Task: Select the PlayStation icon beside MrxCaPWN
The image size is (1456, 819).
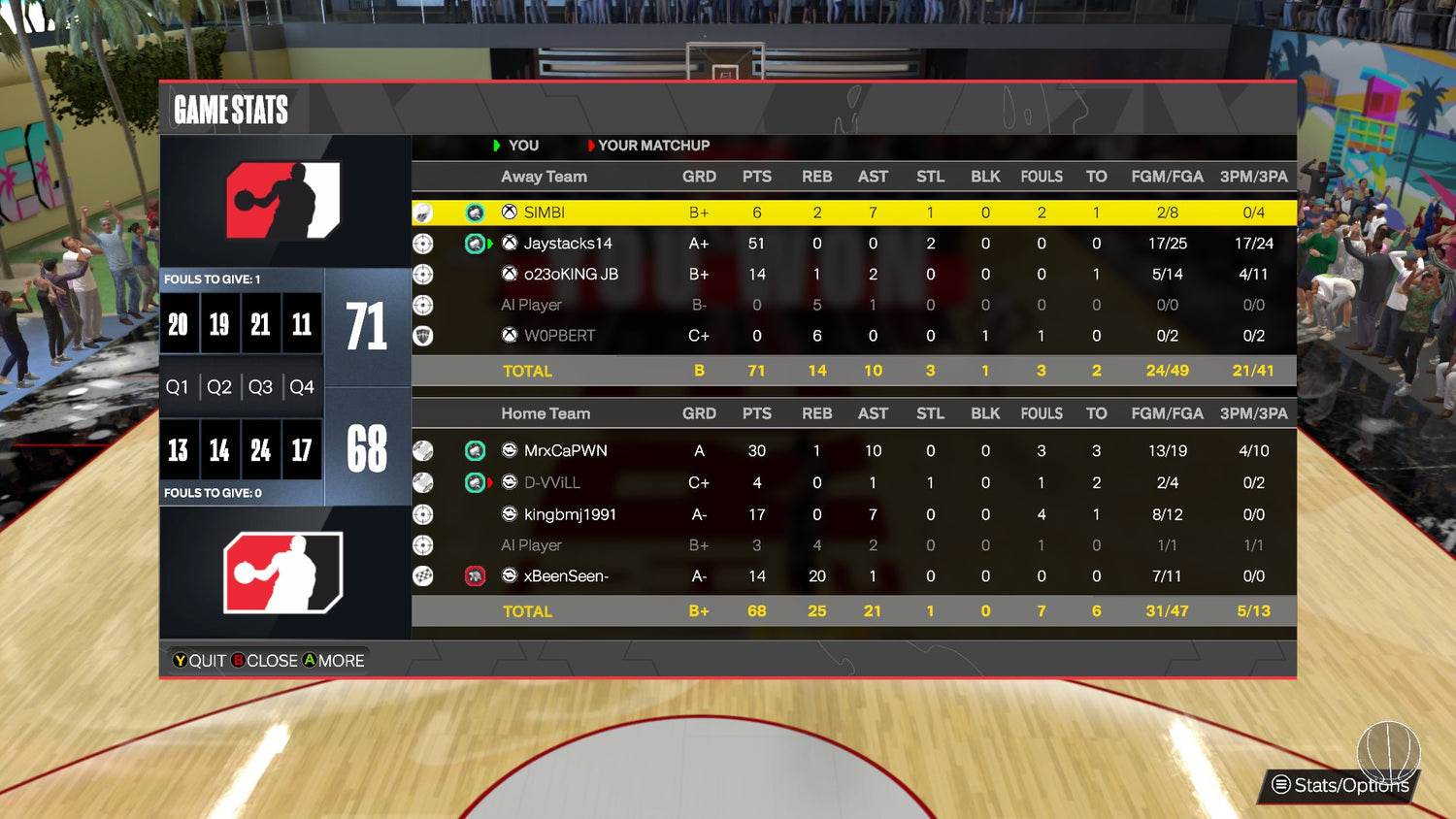Action: [508, 450]
